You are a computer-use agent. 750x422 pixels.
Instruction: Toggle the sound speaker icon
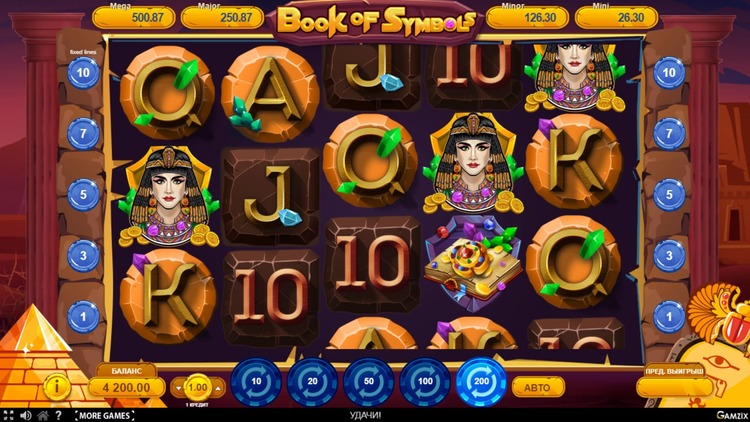pyautogui.click(x=26, y=414)
